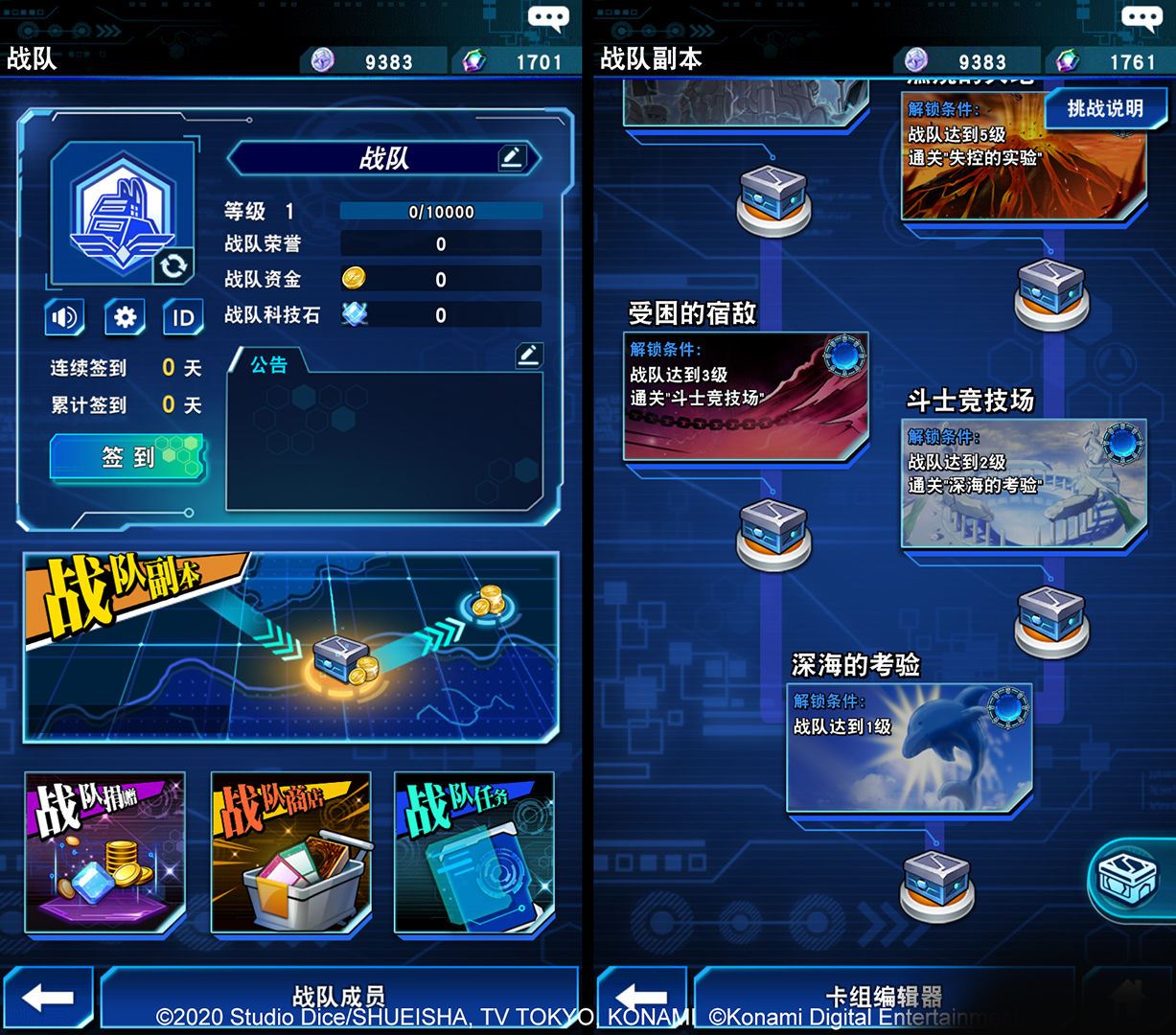View 战队成员 team members list

[x=338, y=997]
